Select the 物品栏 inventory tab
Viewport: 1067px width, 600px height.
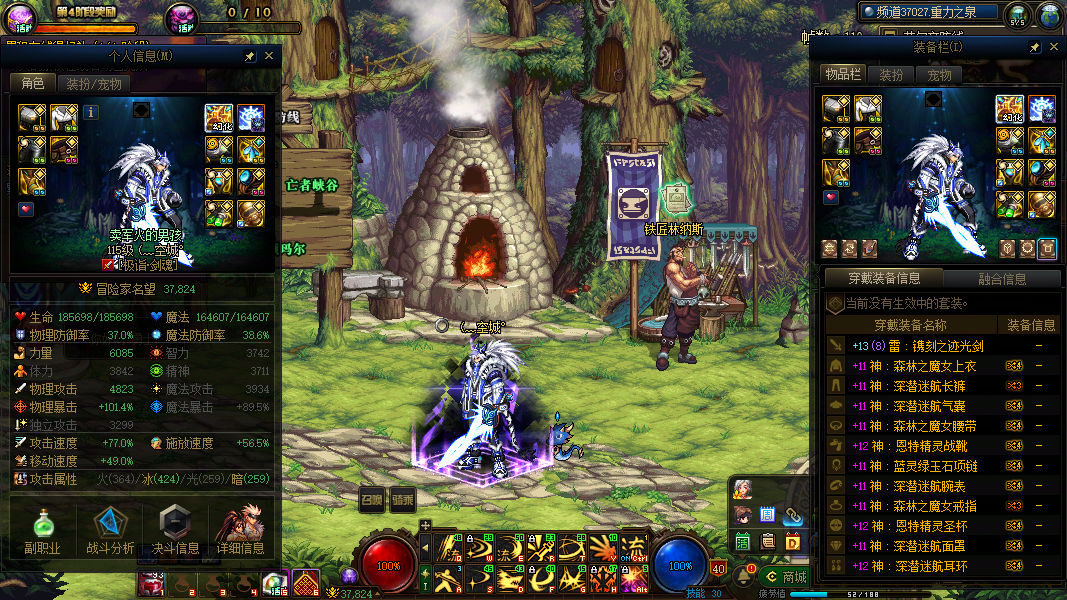[x=842, y=74]
